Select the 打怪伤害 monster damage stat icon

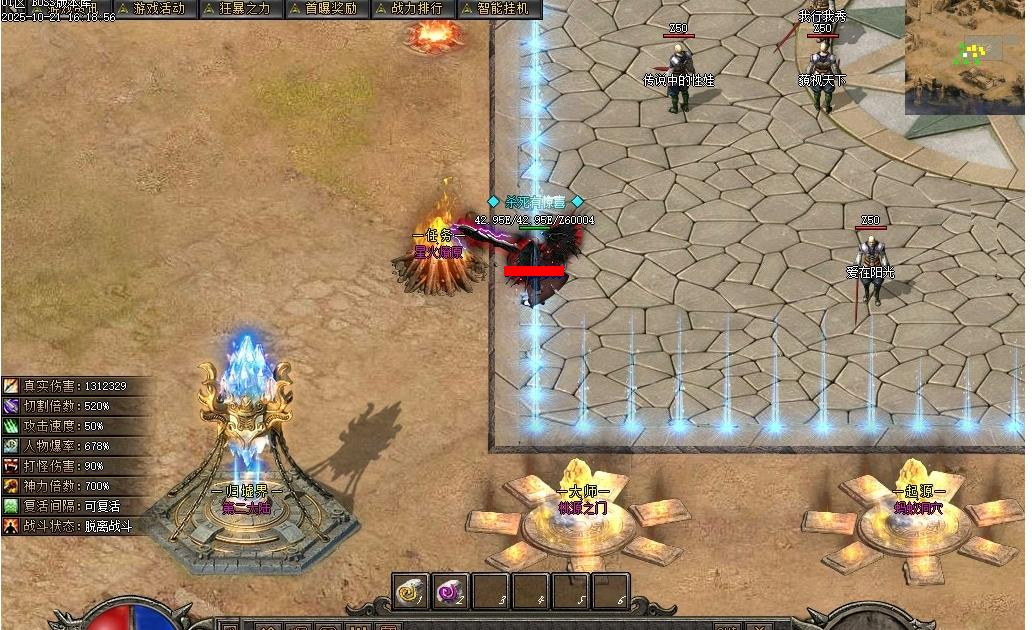(11, 466)
